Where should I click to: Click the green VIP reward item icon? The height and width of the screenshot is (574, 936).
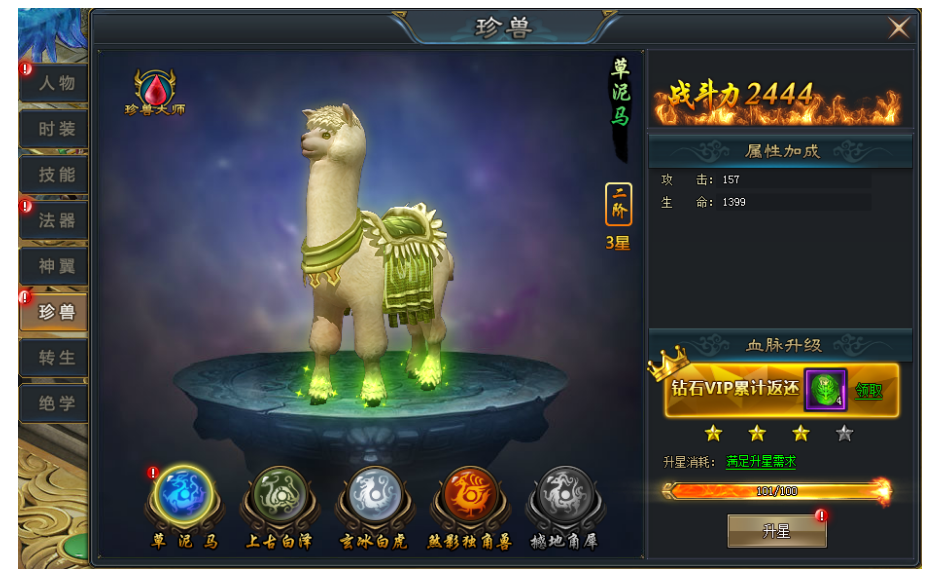point(826,390)
